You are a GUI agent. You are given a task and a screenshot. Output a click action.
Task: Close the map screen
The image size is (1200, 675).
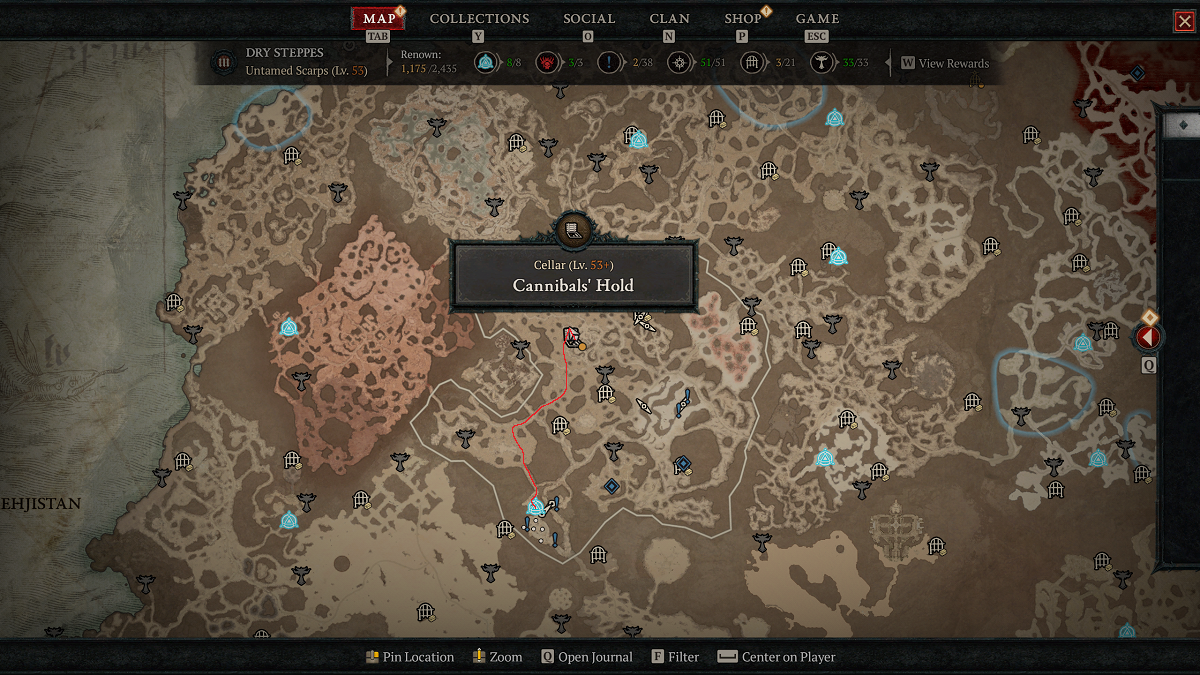coord(1184,21)
